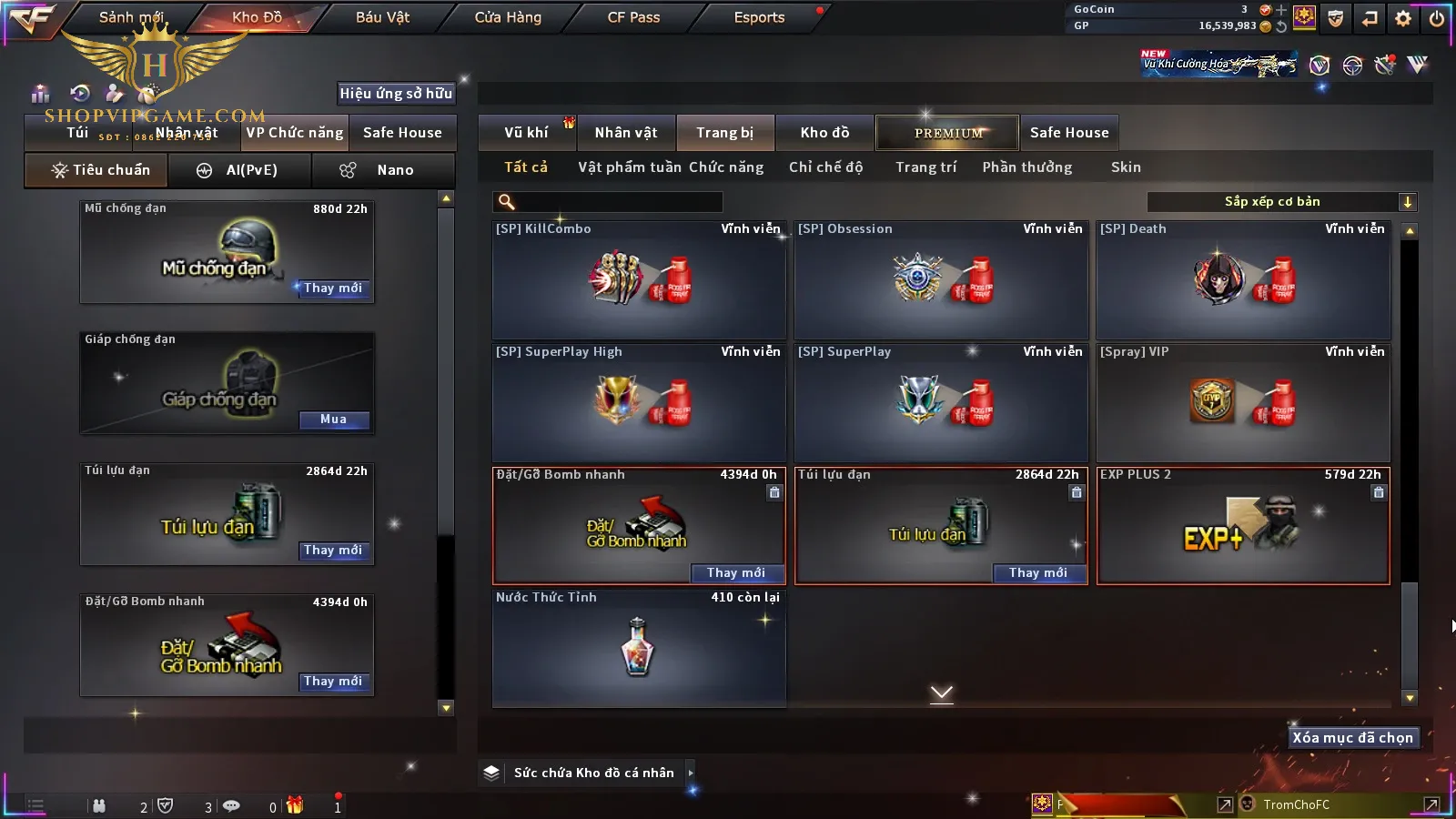Image resolution: width=1456 pixels, height=819 pixels.
Task: Choose the EXP PLUS 2 item
Action: [x=1243, y=526]
